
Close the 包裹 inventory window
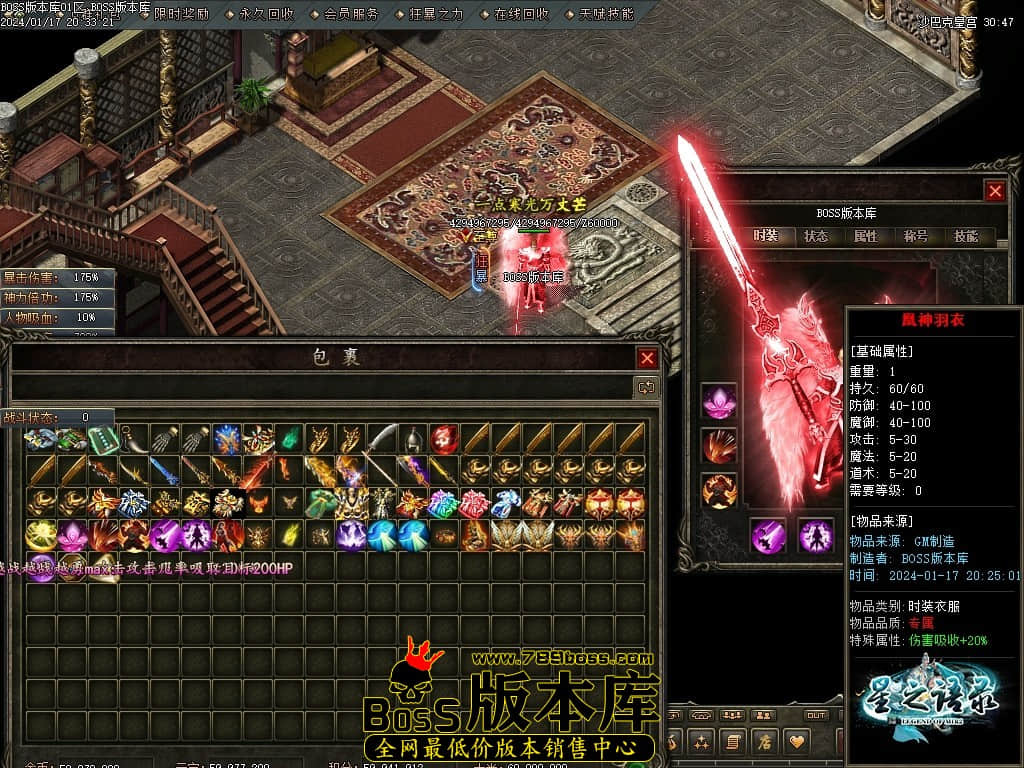[648, 358]
